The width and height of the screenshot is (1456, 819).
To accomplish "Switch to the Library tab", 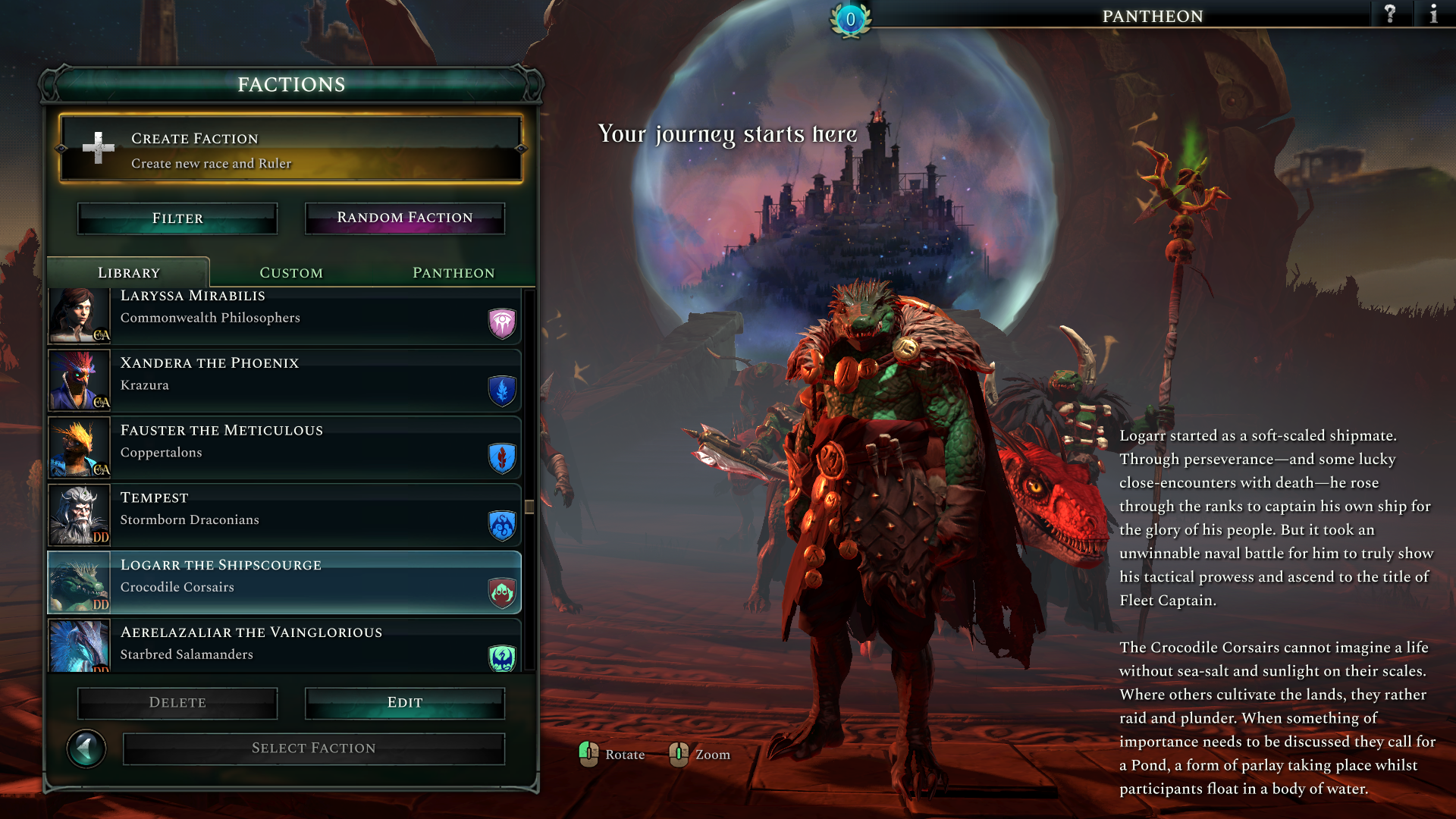I will pyautogui.click(x=128, y=273).
